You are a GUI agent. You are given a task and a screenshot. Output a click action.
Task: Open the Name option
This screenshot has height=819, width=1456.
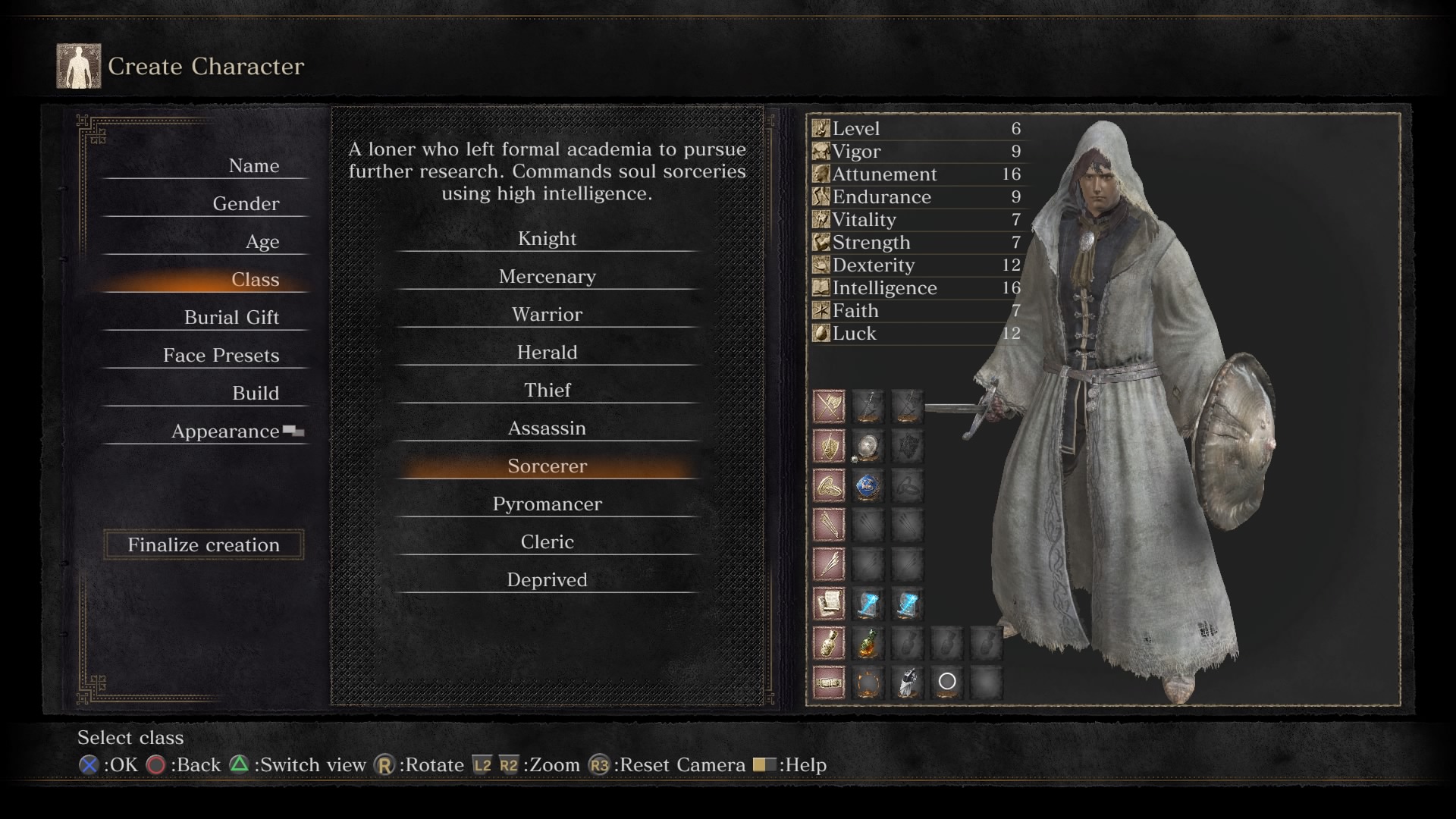point(253,166)
